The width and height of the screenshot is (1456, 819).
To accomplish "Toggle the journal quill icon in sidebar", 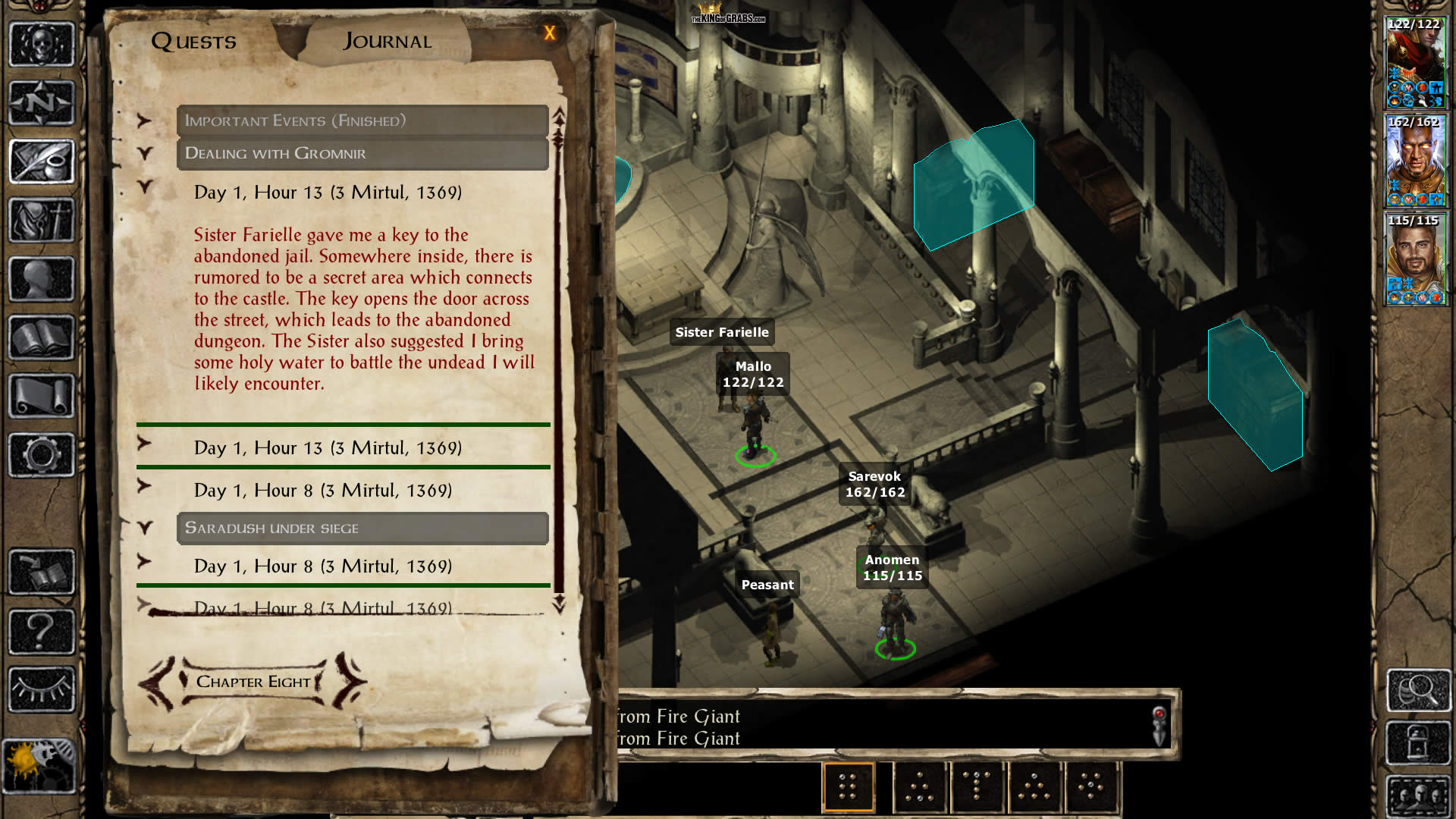I will point(42,162).
